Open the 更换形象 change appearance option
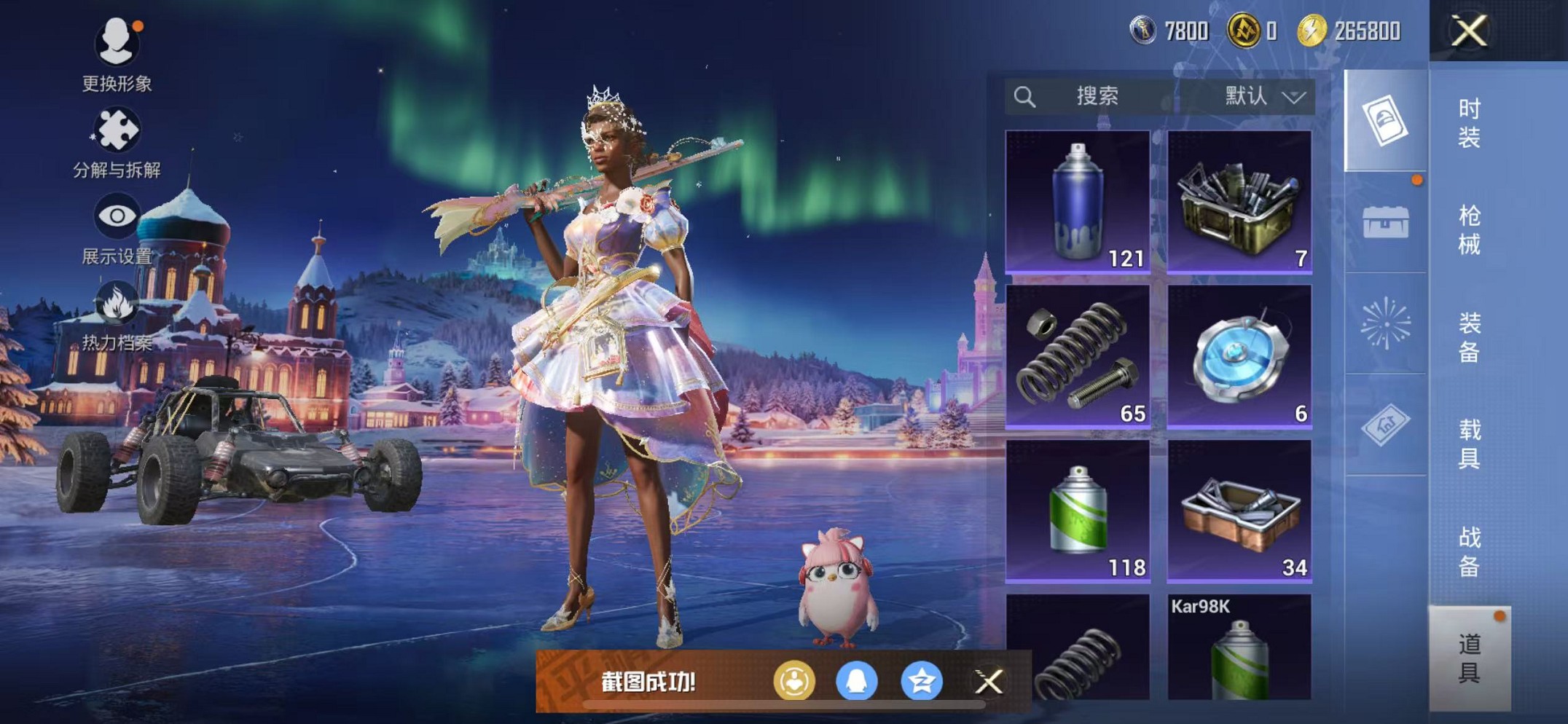The image size is (1568, 724). (x=117, y=55)
